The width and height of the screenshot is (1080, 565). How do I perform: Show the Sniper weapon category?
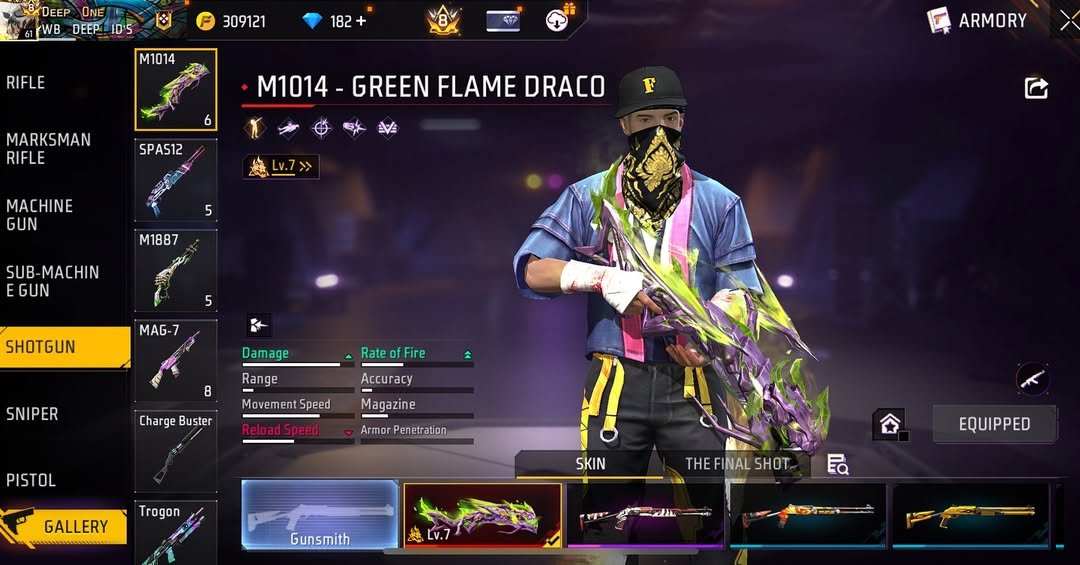(x=32, y=414)
